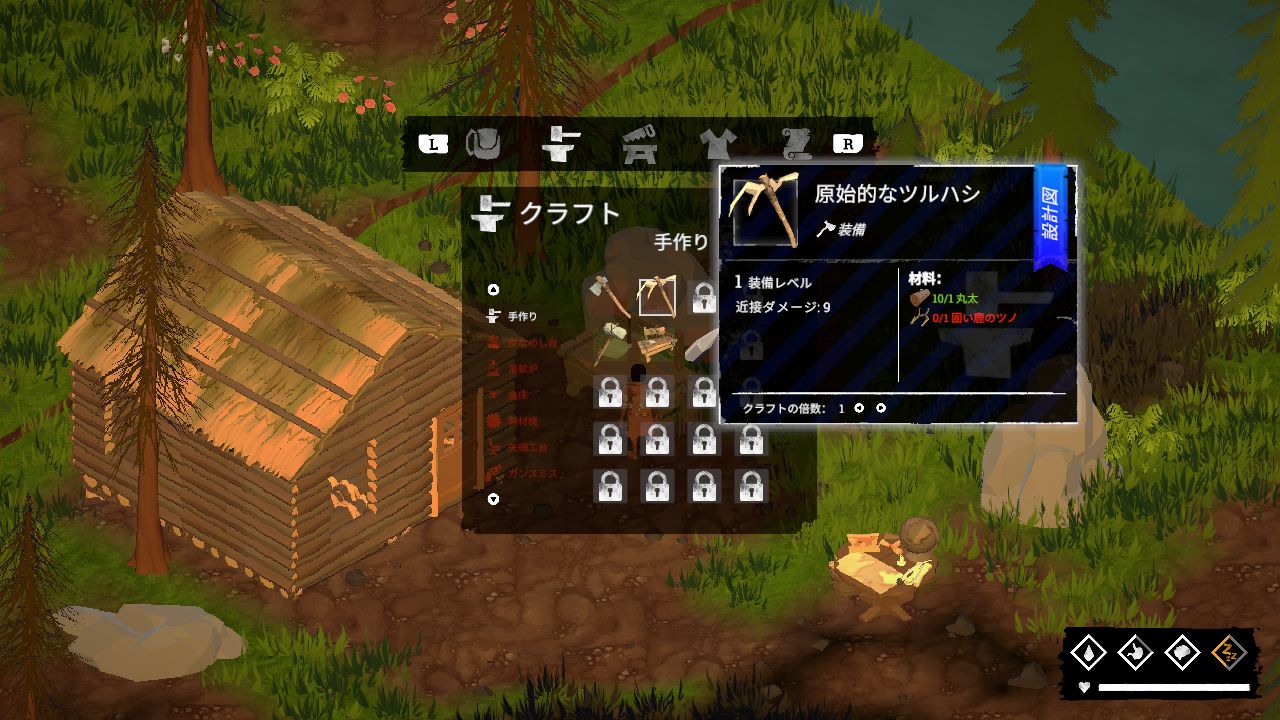Select the 手作り crafting station category
This screenshot has width=1280, height=720.
[x=522, y=317]
